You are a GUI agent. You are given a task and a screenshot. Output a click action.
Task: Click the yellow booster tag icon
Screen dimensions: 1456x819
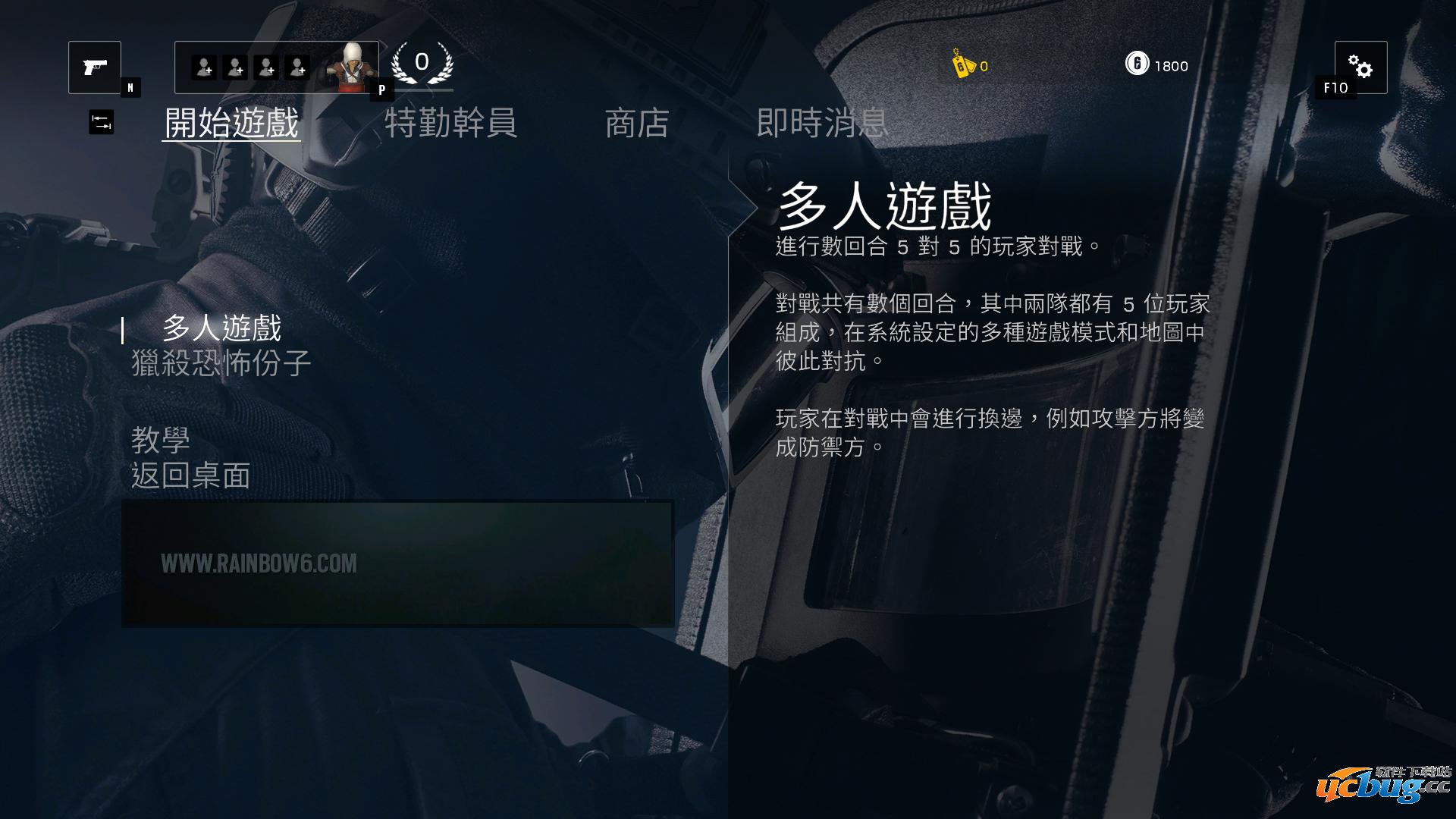962,66
